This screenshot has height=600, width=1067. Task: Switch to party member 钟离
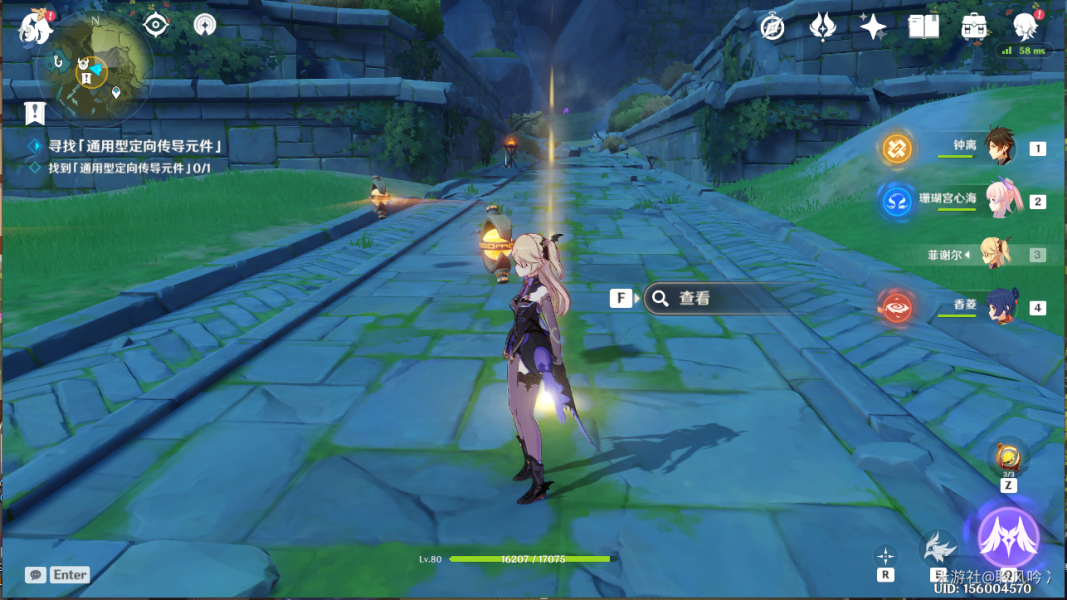[1000, 147]
